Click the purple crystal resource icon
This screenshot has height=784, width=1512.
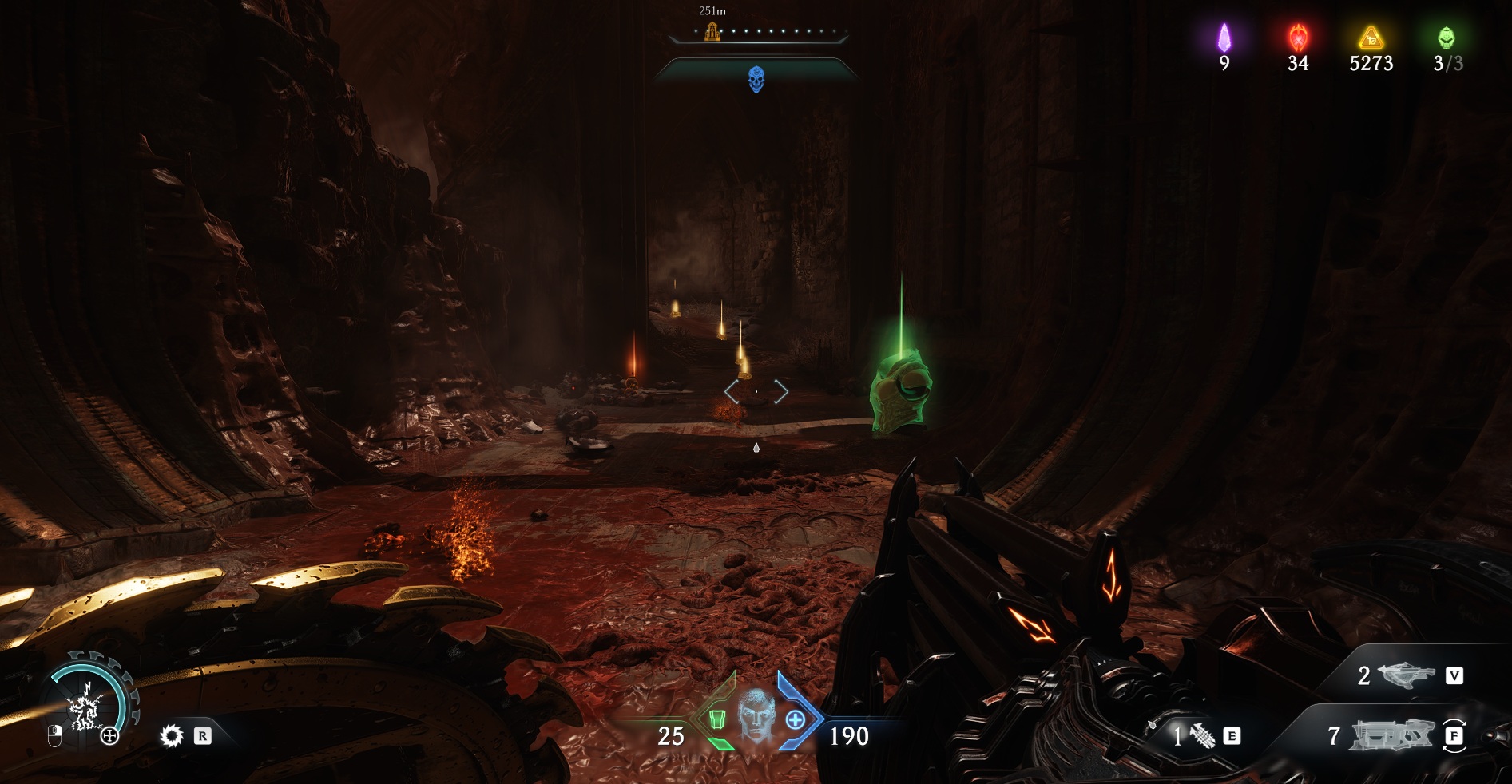[x=1224, y=38]
